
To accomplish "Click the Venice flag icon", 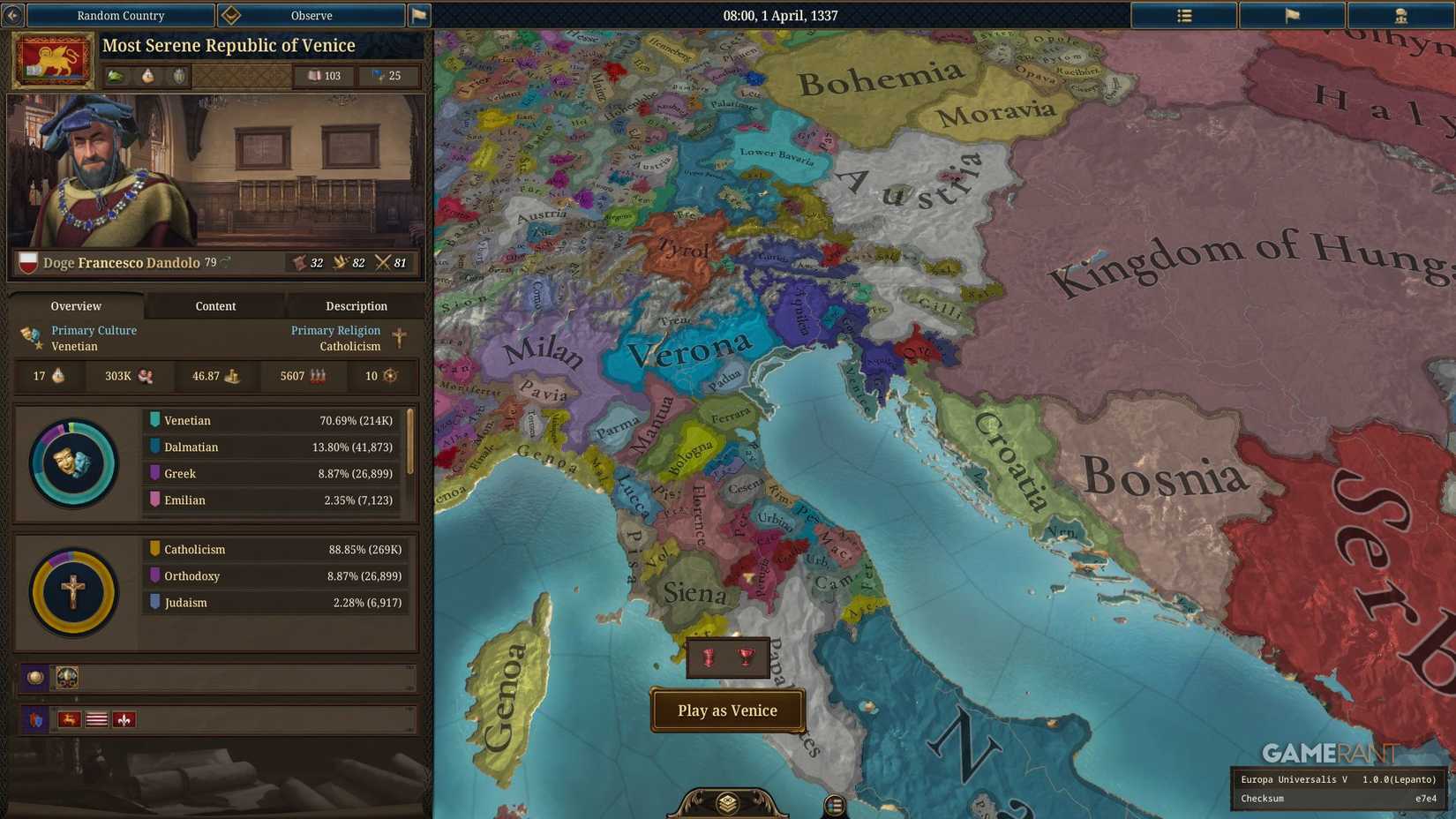I will 52,59.
